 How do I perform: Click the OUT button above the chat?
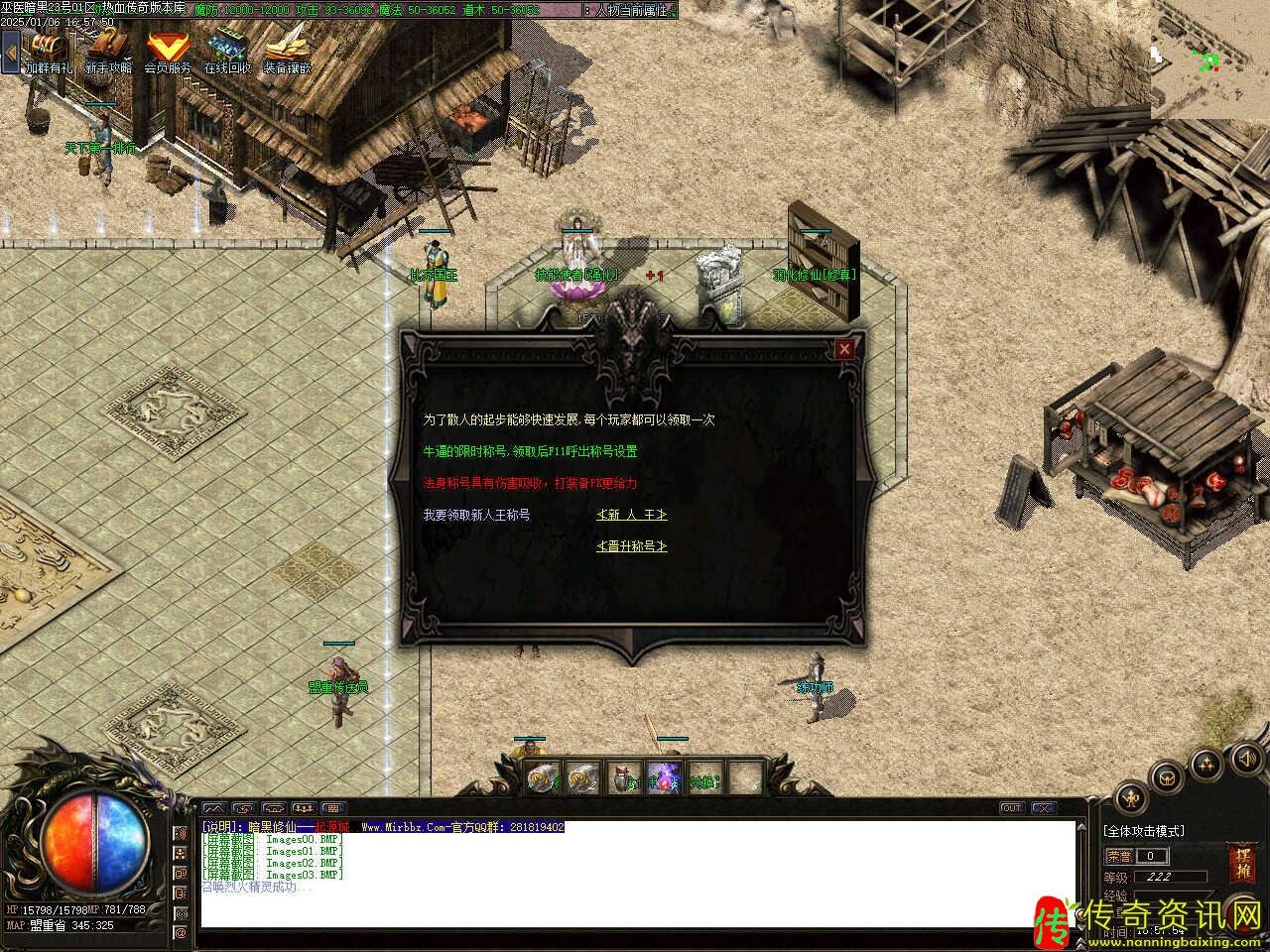tap(1011, 808)
